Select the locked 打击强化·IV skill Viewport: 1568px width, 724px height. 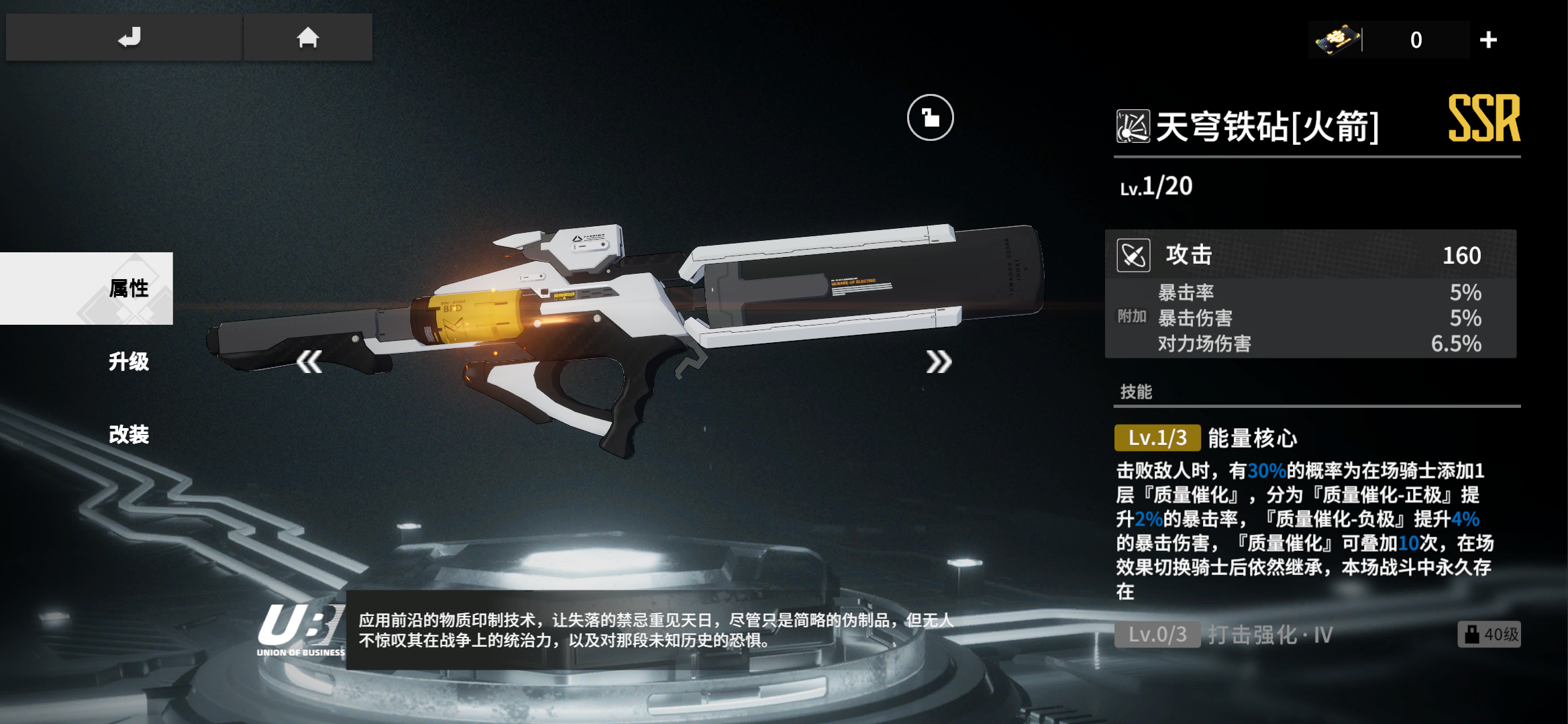point(1270,635)
